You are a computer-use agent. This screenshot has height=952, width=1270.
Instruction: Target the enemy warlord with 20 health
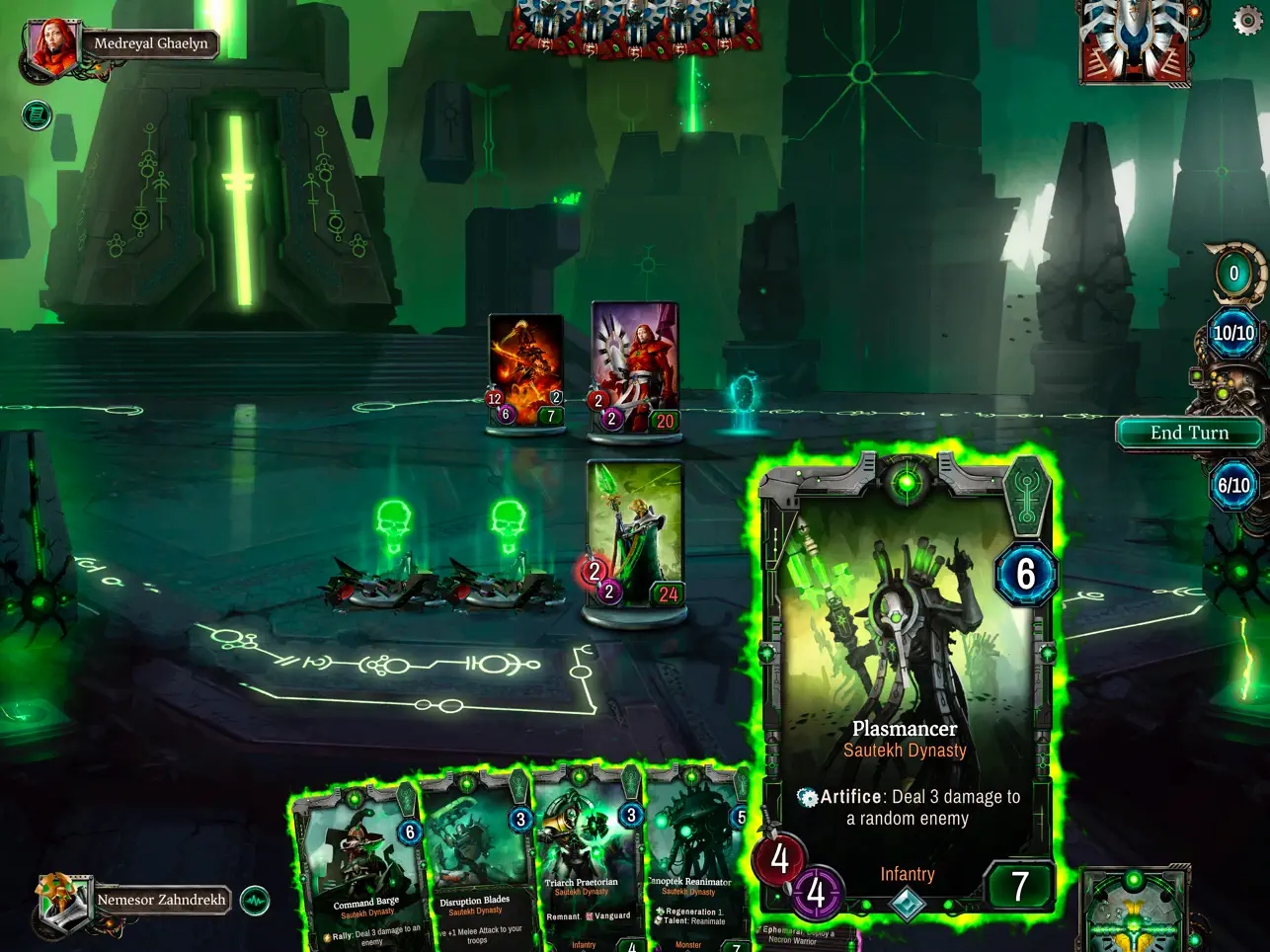click(635, 367)
